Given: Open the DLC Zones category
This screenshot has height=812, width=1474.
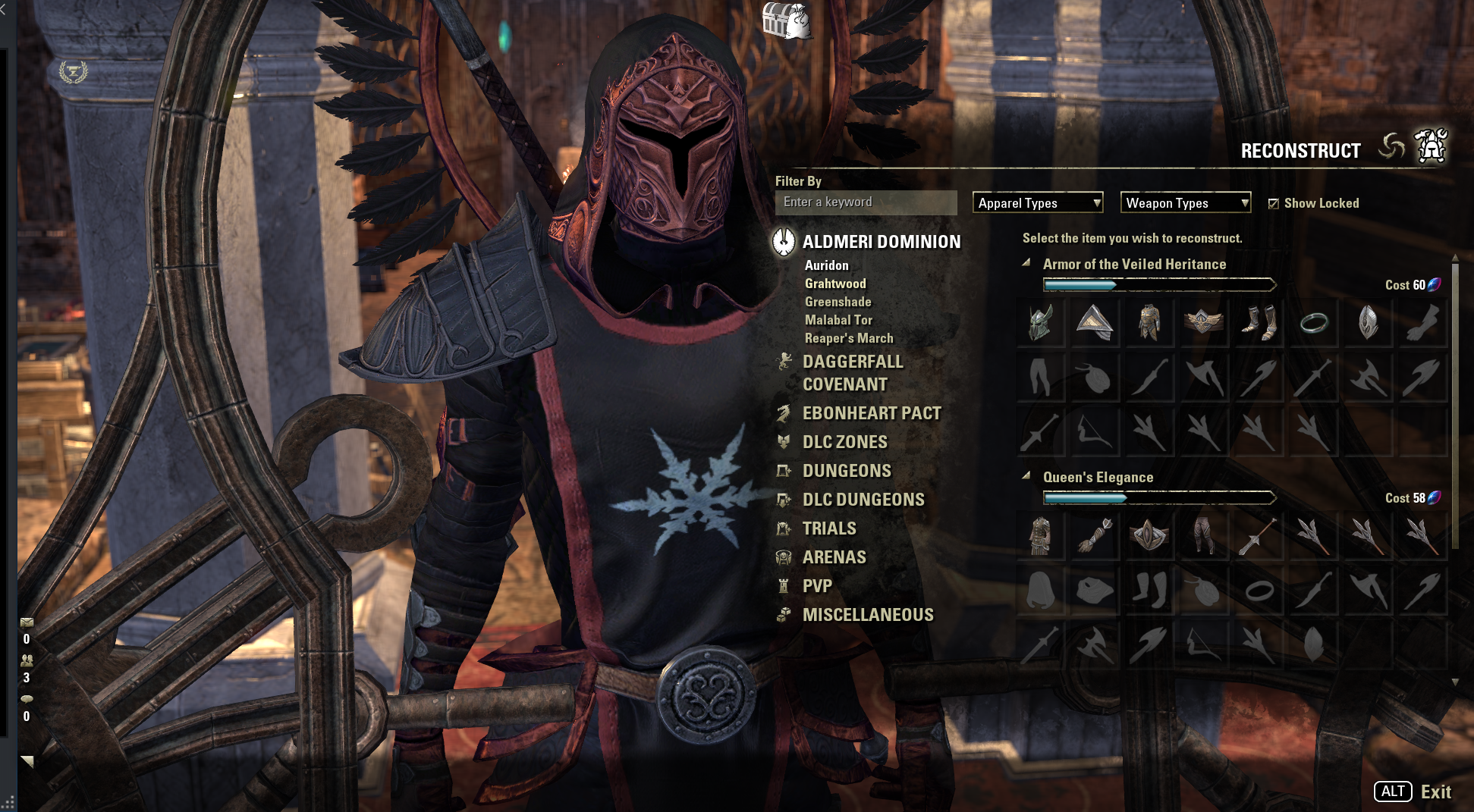Looking at the screenshot, I should 844,442.
